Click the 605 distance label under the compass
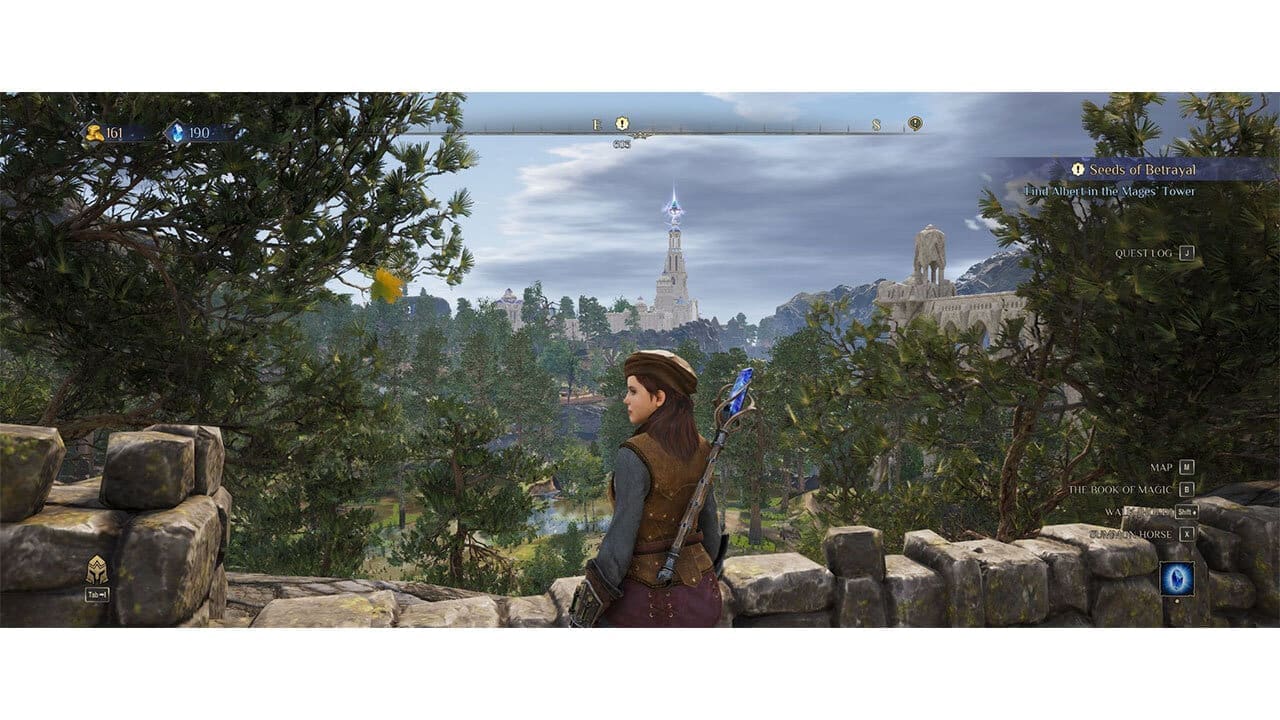 coord(622,143)
